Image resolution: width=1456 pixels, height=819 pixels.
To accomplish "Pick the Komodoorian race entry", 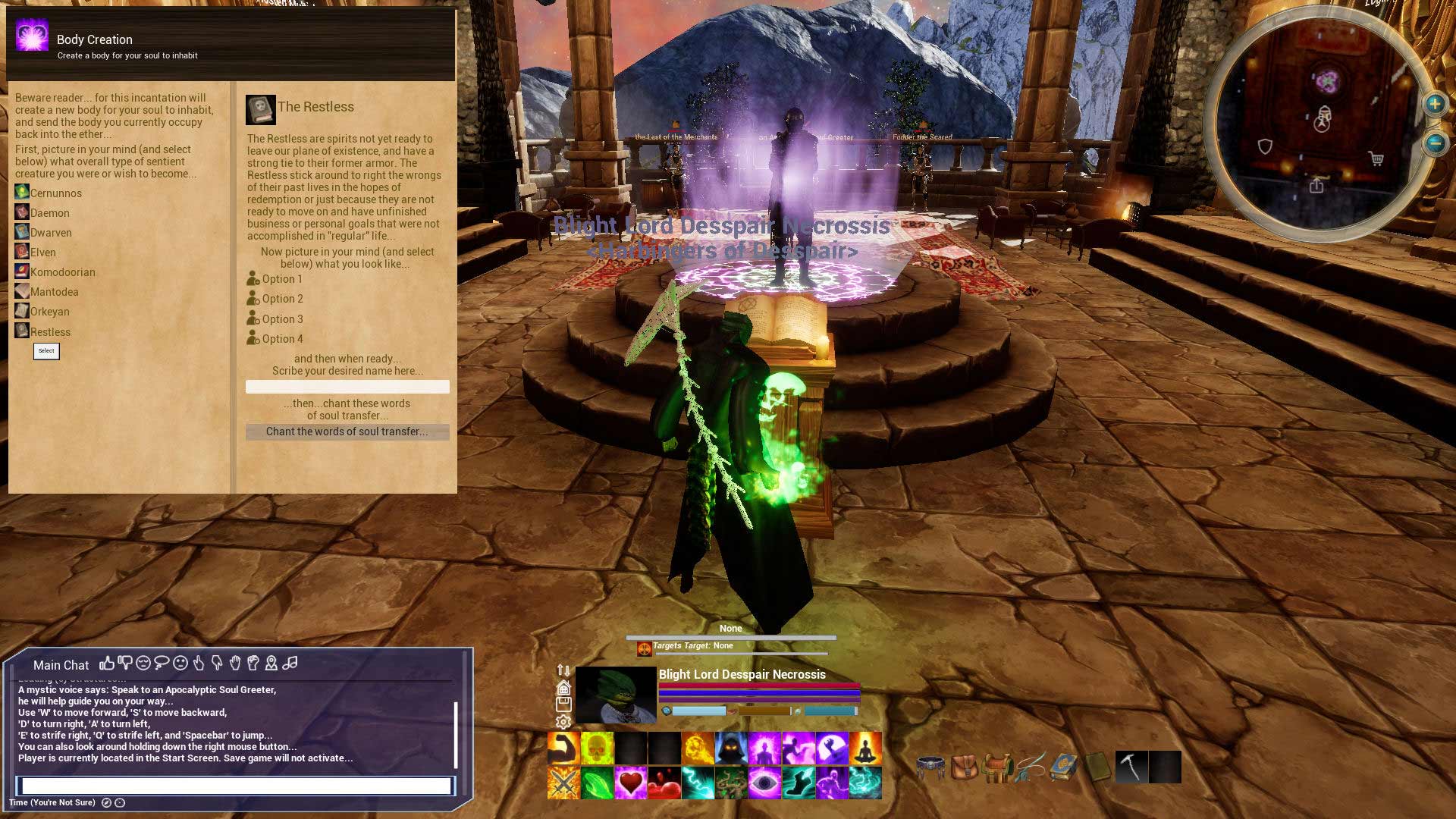I will pos(62,272).
